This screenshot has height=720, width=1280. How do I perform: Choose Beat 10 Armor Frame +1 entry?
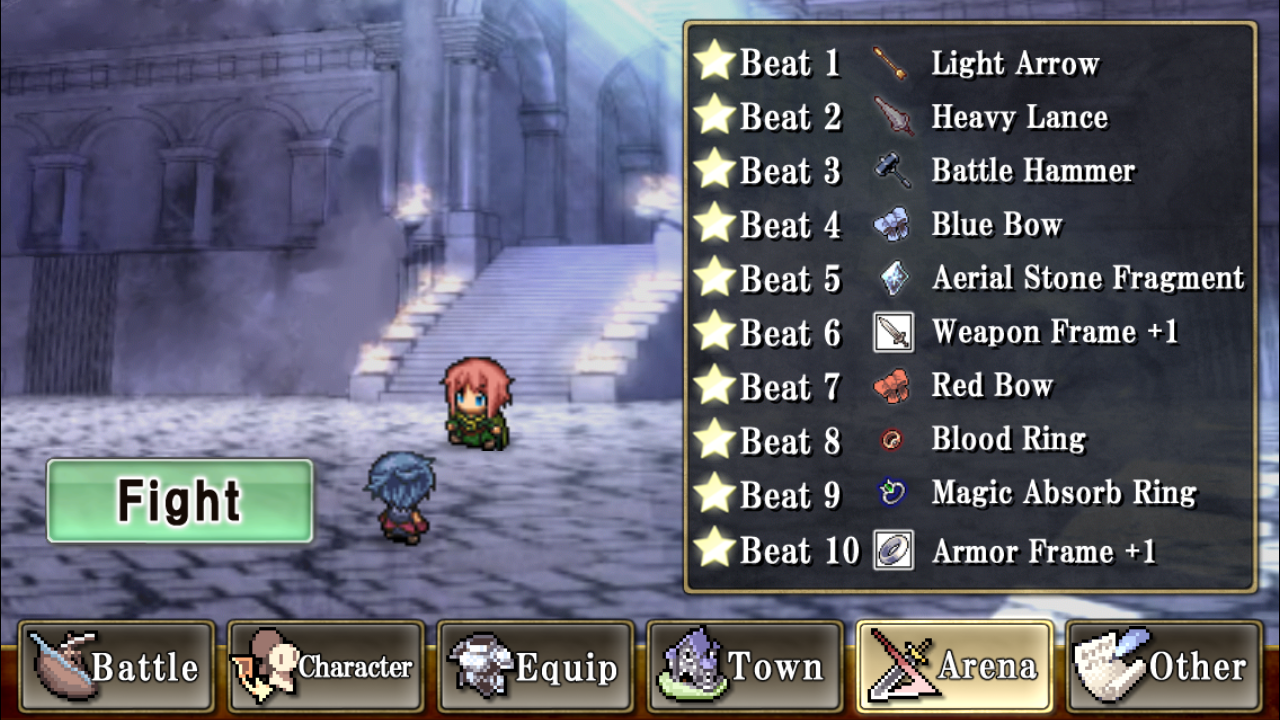point(969,550)
